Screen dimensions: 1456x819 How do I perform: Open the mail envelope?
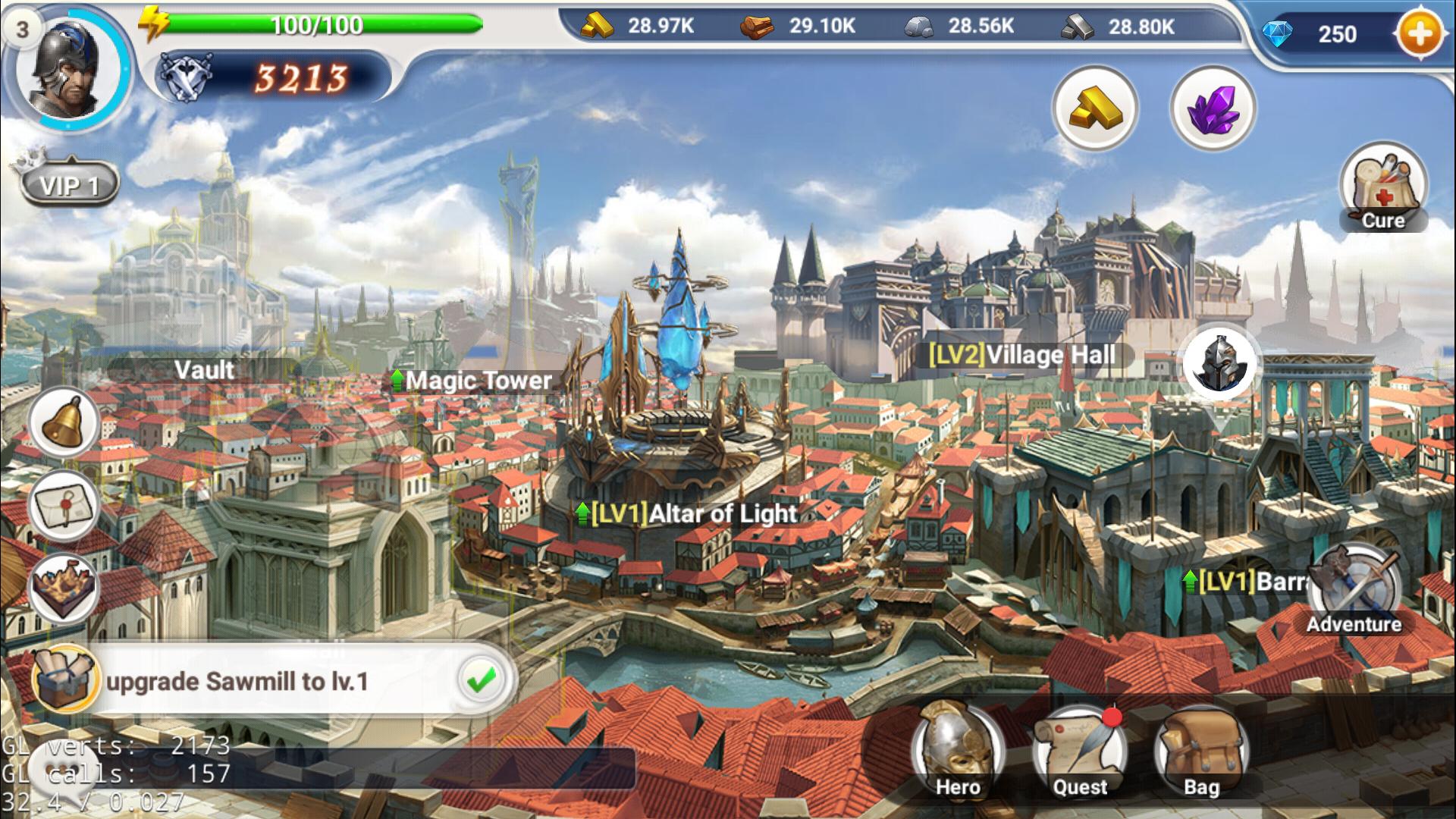click(x=64, y=506)
